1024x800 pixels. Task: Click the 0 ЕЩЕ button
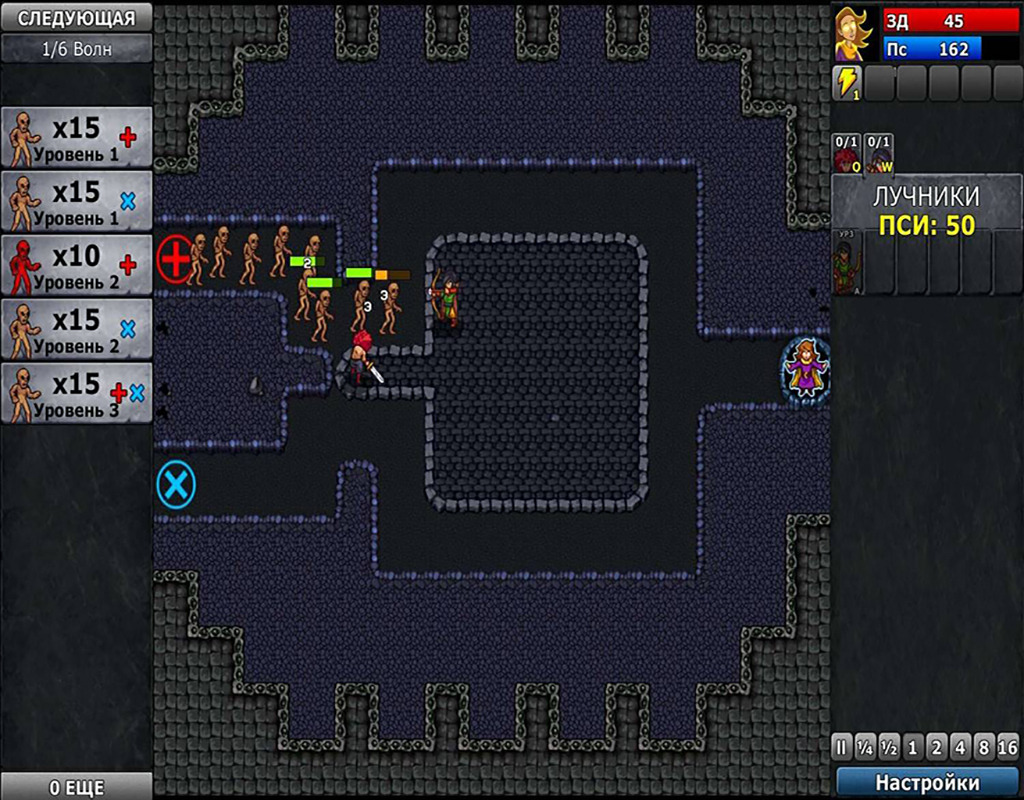pyautogui.click(x=76, y=787)
